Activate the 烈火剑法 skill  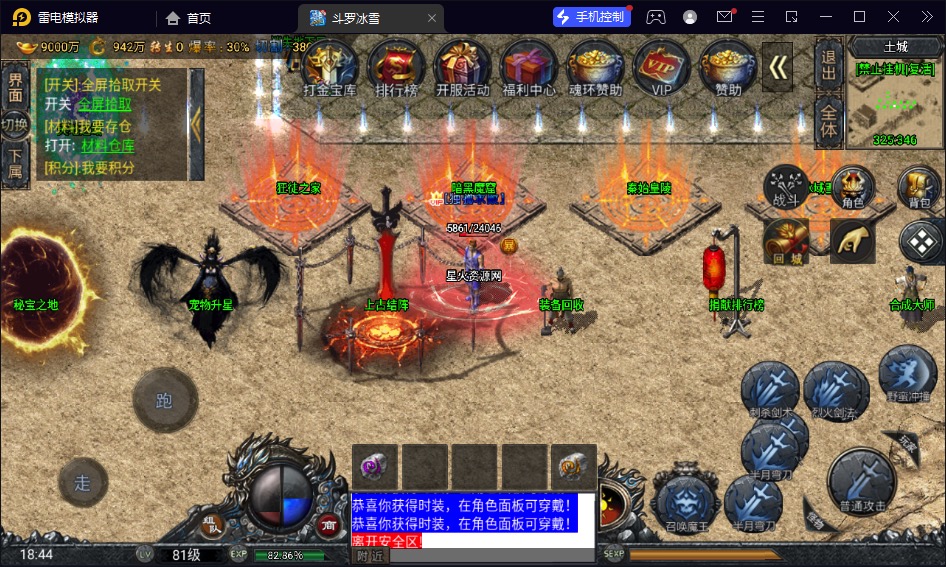click(x=832, y=391)
